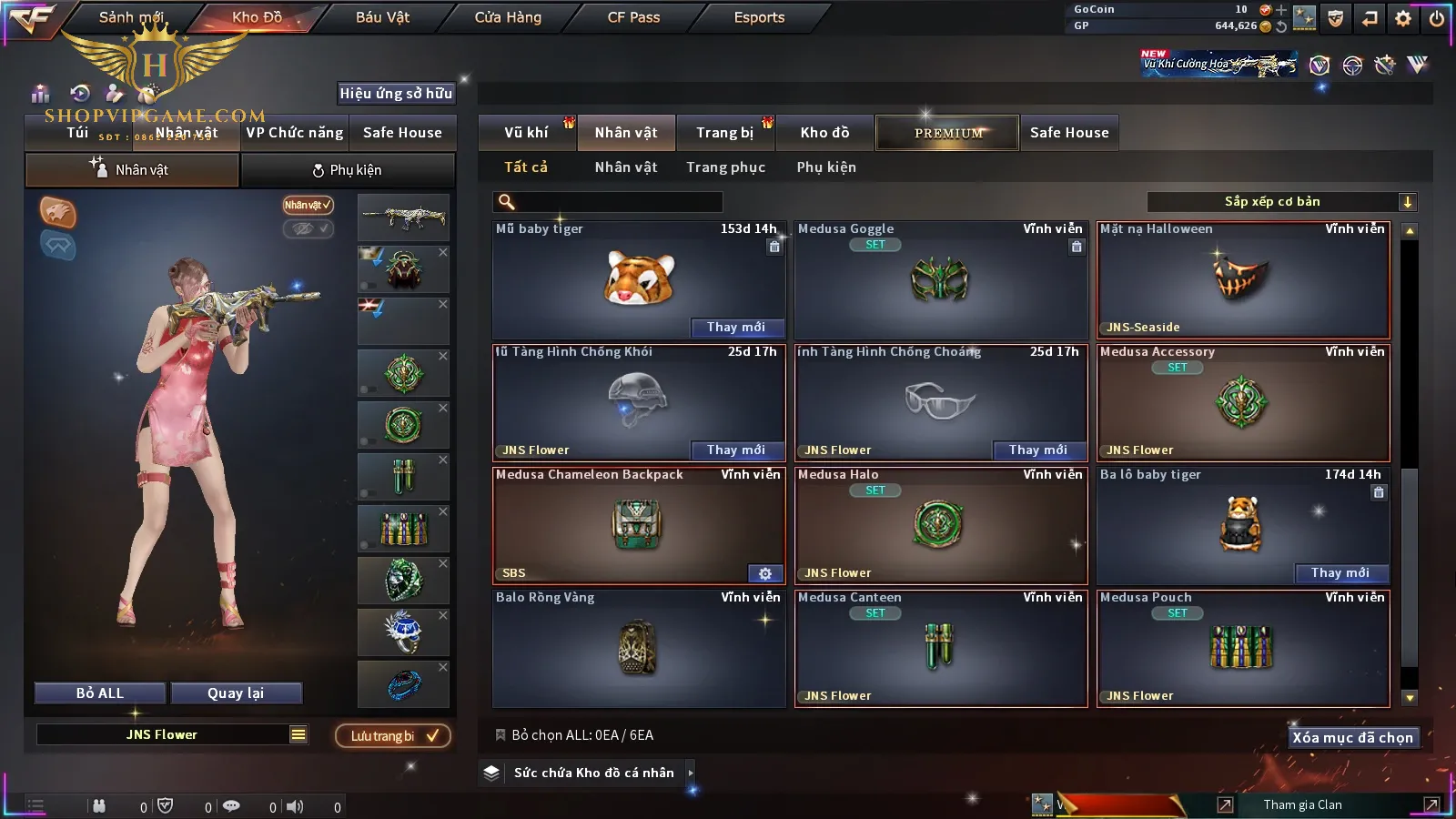
Task: Filter items by Phụ kiện category
Action: click(x=826, y=167)
